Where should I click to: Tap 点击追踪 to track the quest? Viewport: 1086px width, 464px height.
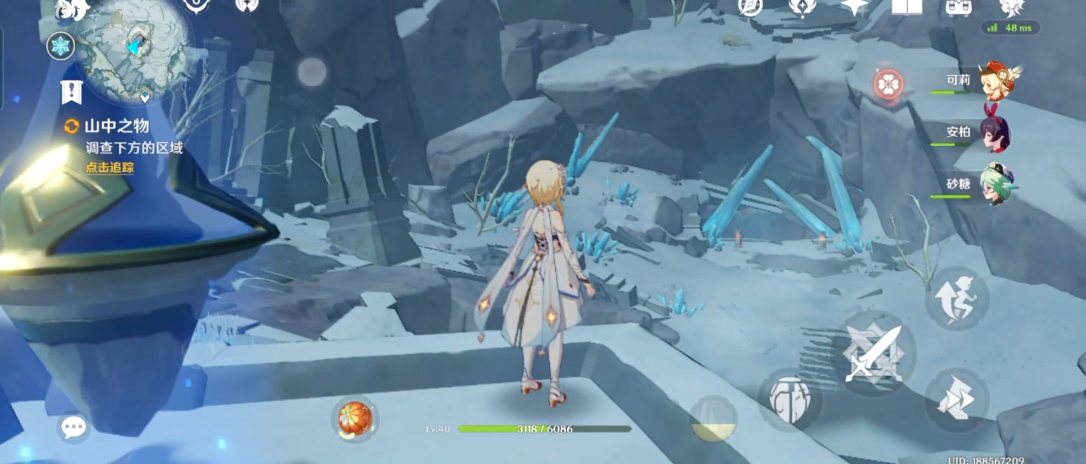tap(109, 167)
